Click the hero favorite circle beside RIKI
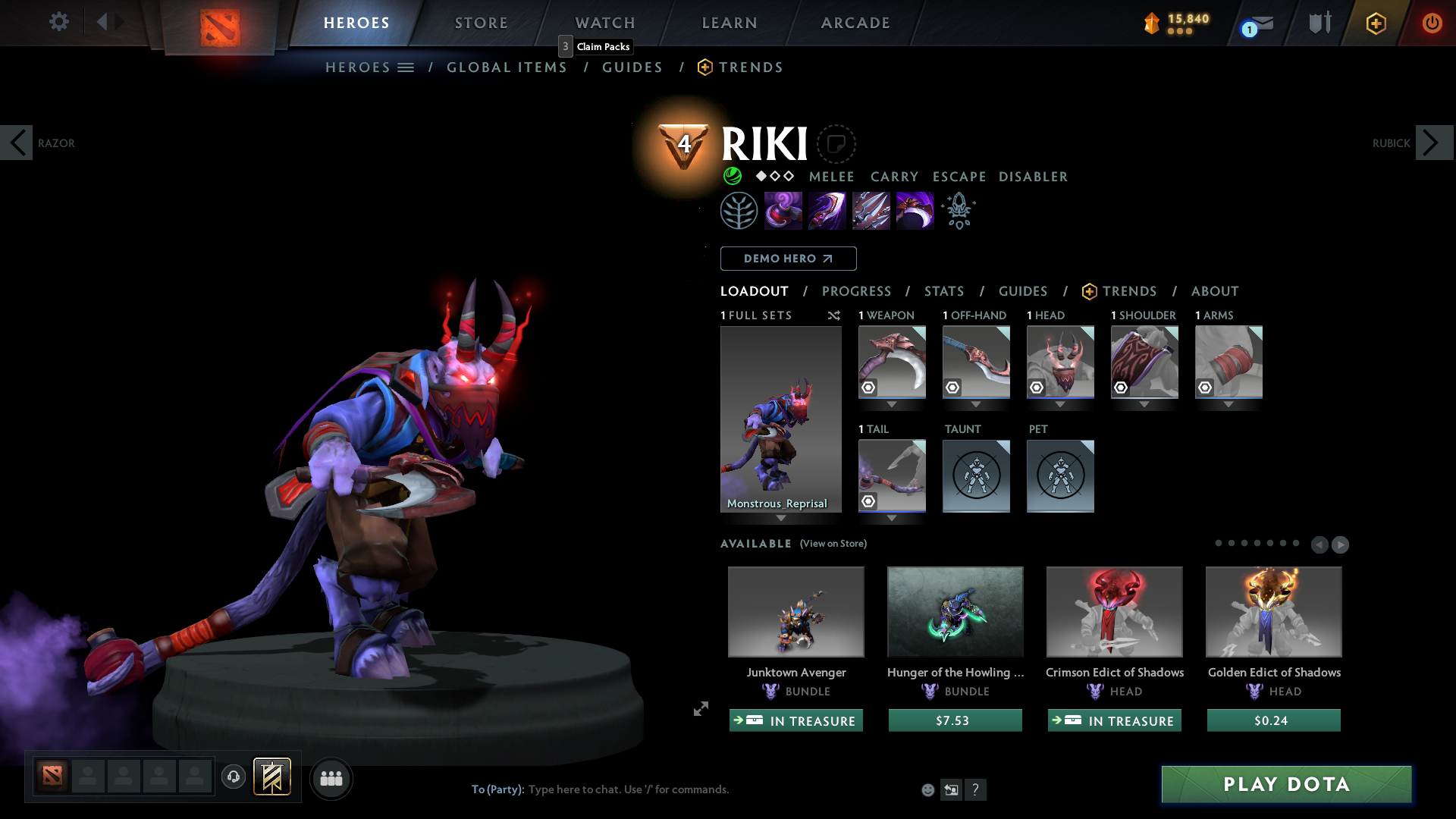The width and height of the screenshot is (1456, 819). (836, 144)
